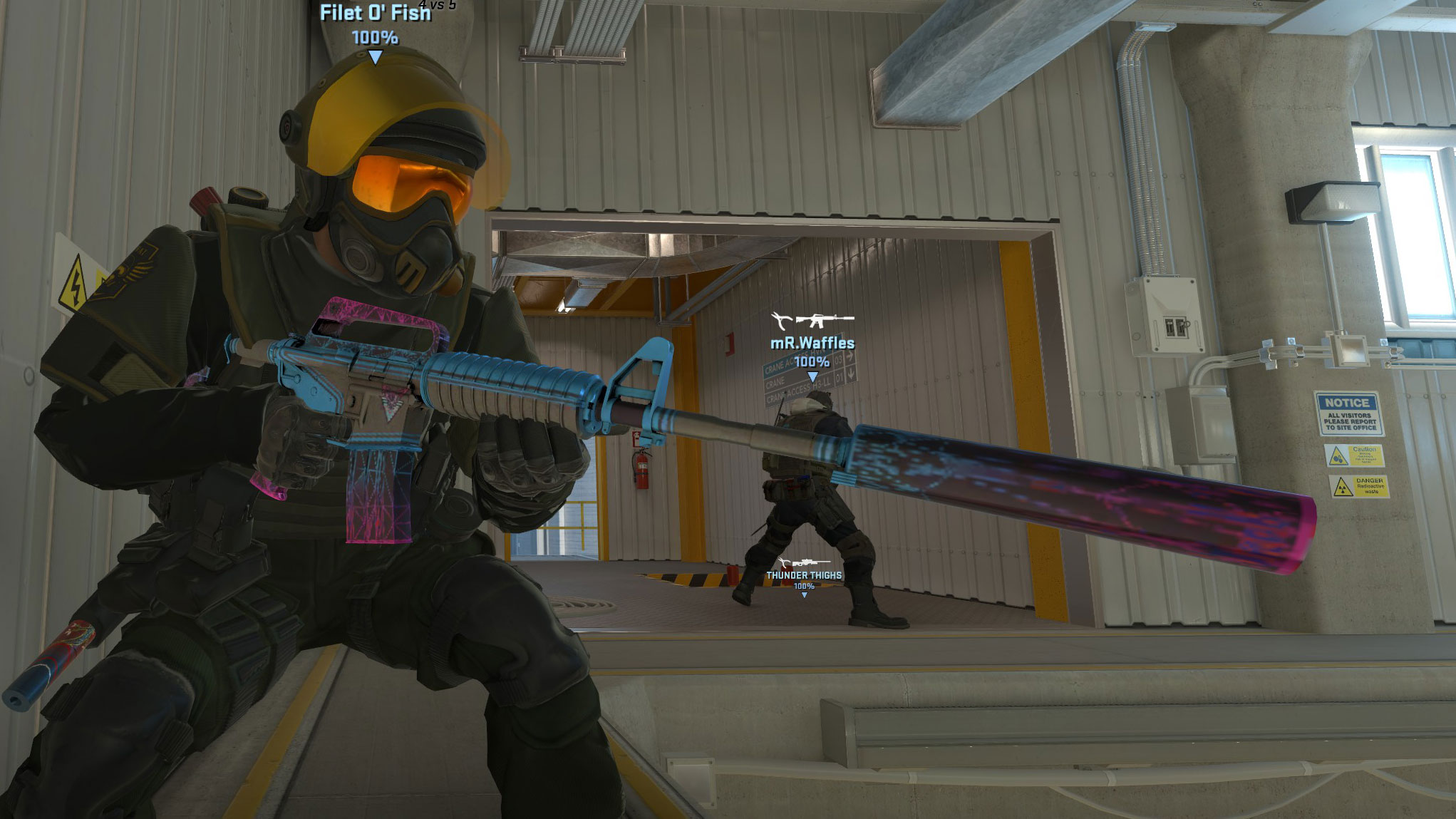Image resolution: width=1456 pixels, height=819 pixels.
Task: Click the knife icon above mR.Waffles
Action: [781, 319]
